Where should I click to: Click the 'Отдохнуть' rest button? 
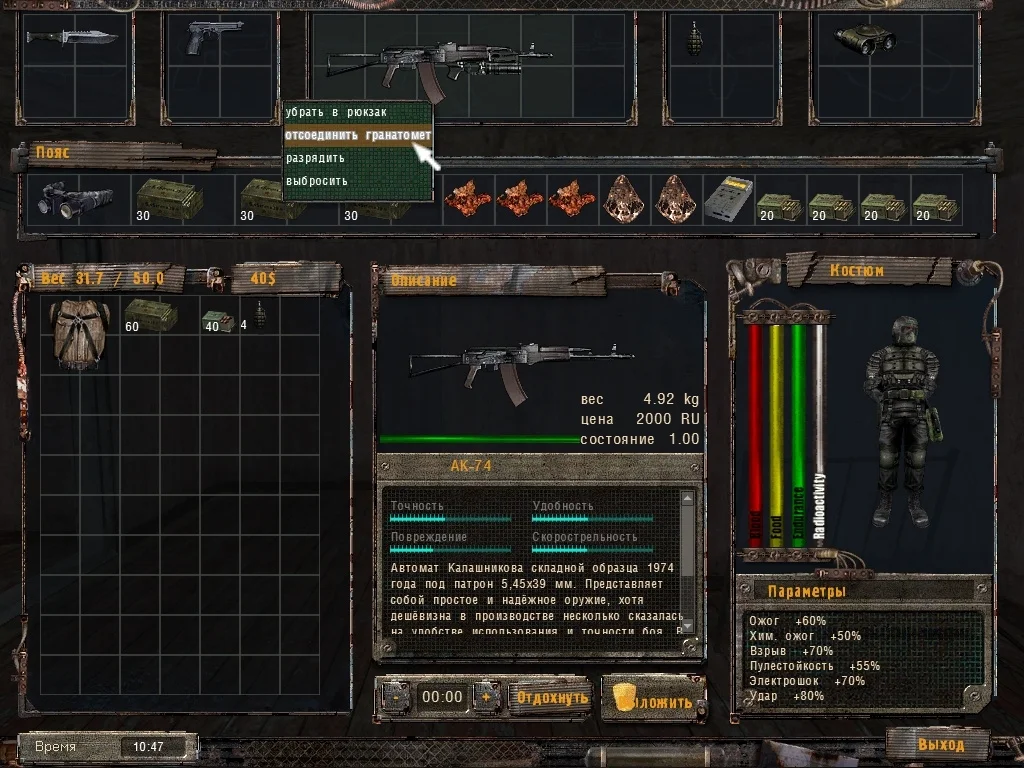click(x=552, y=697)
